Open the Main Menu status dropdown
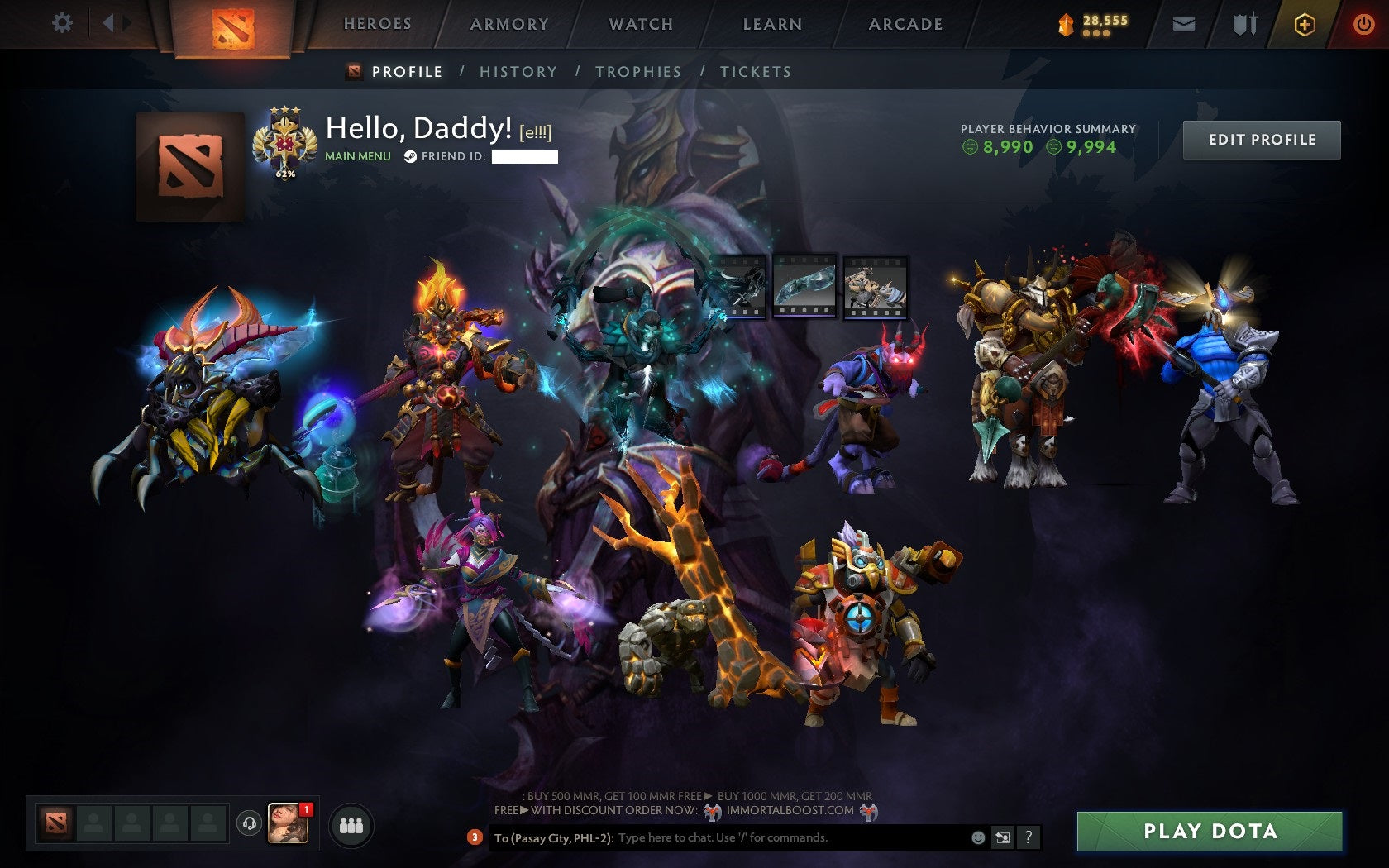The image size is (1389, 868). 357,155
